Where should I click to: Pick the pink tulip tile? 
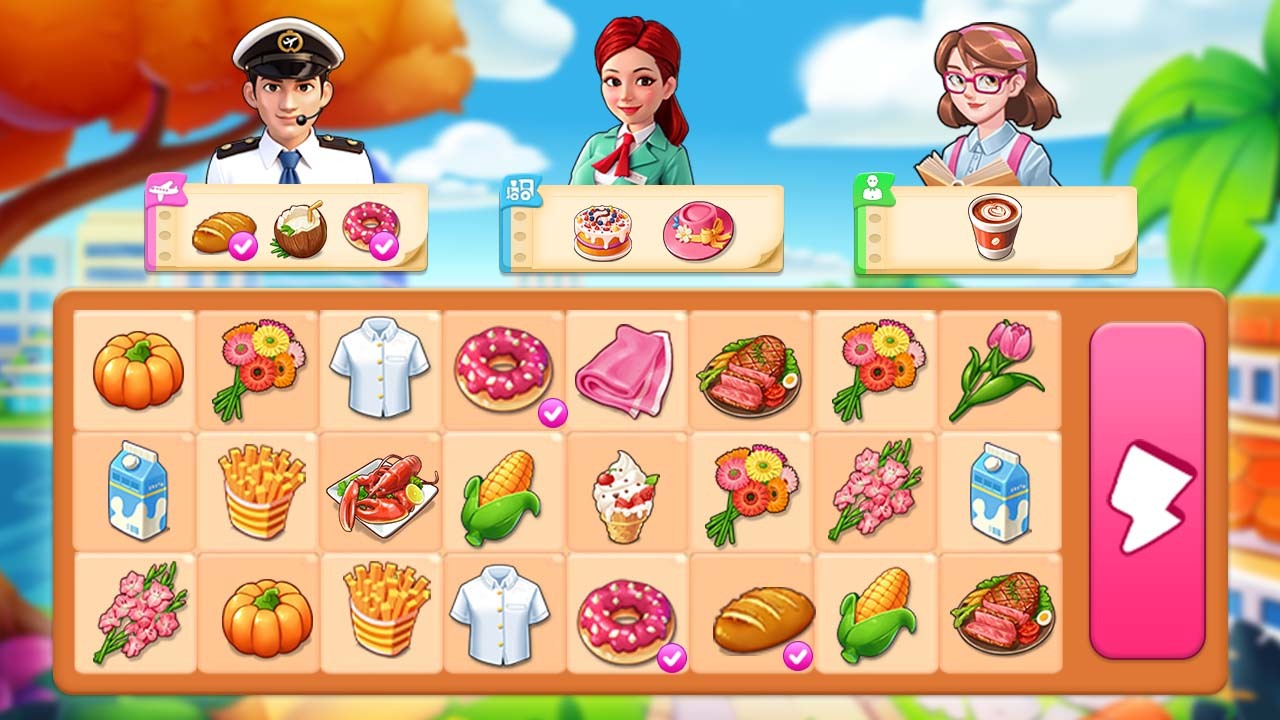997,369
